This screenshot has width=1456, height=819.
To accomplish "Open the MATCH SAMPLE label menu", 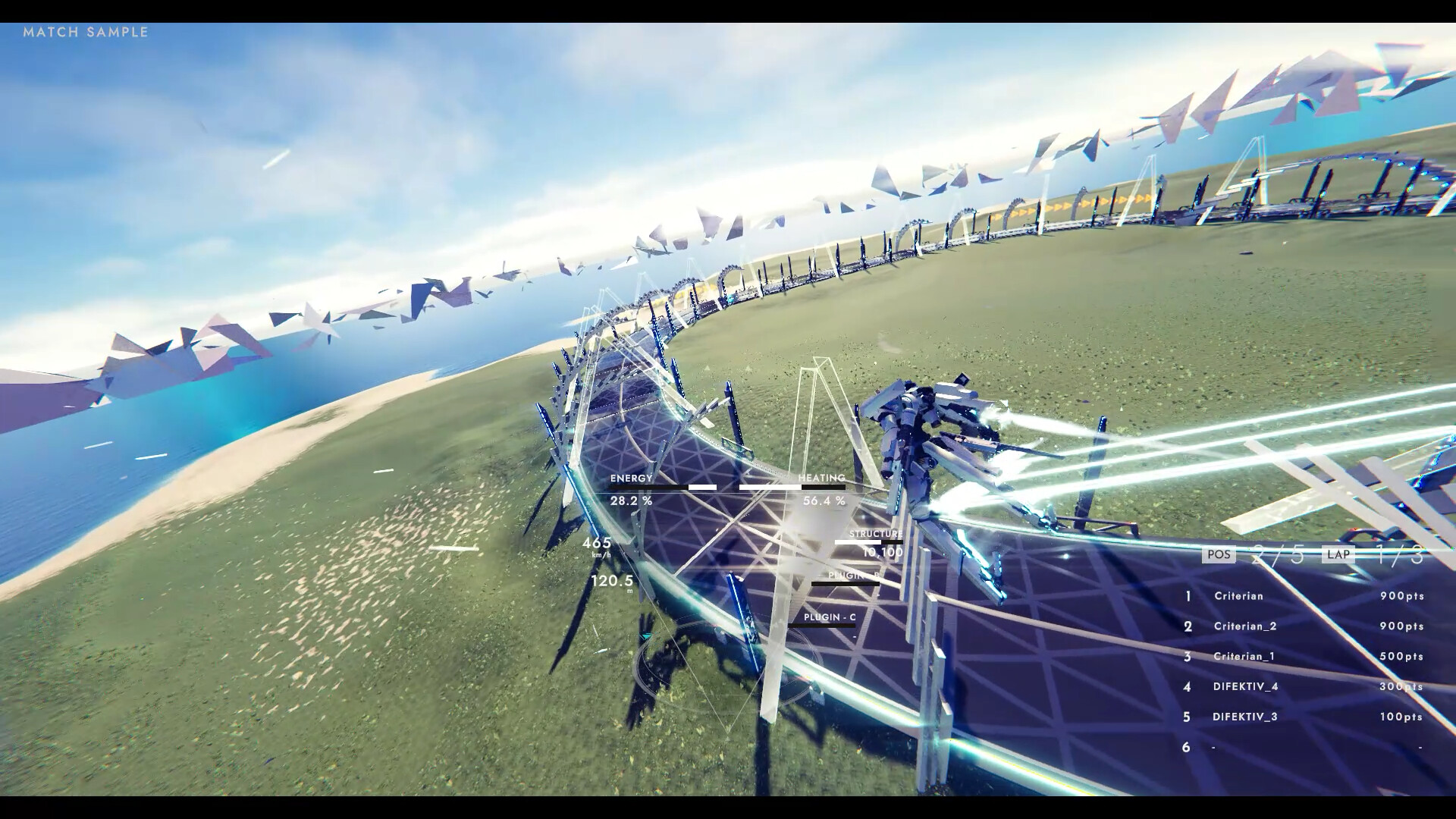I will pyautogui.click(x=86, y=33).
